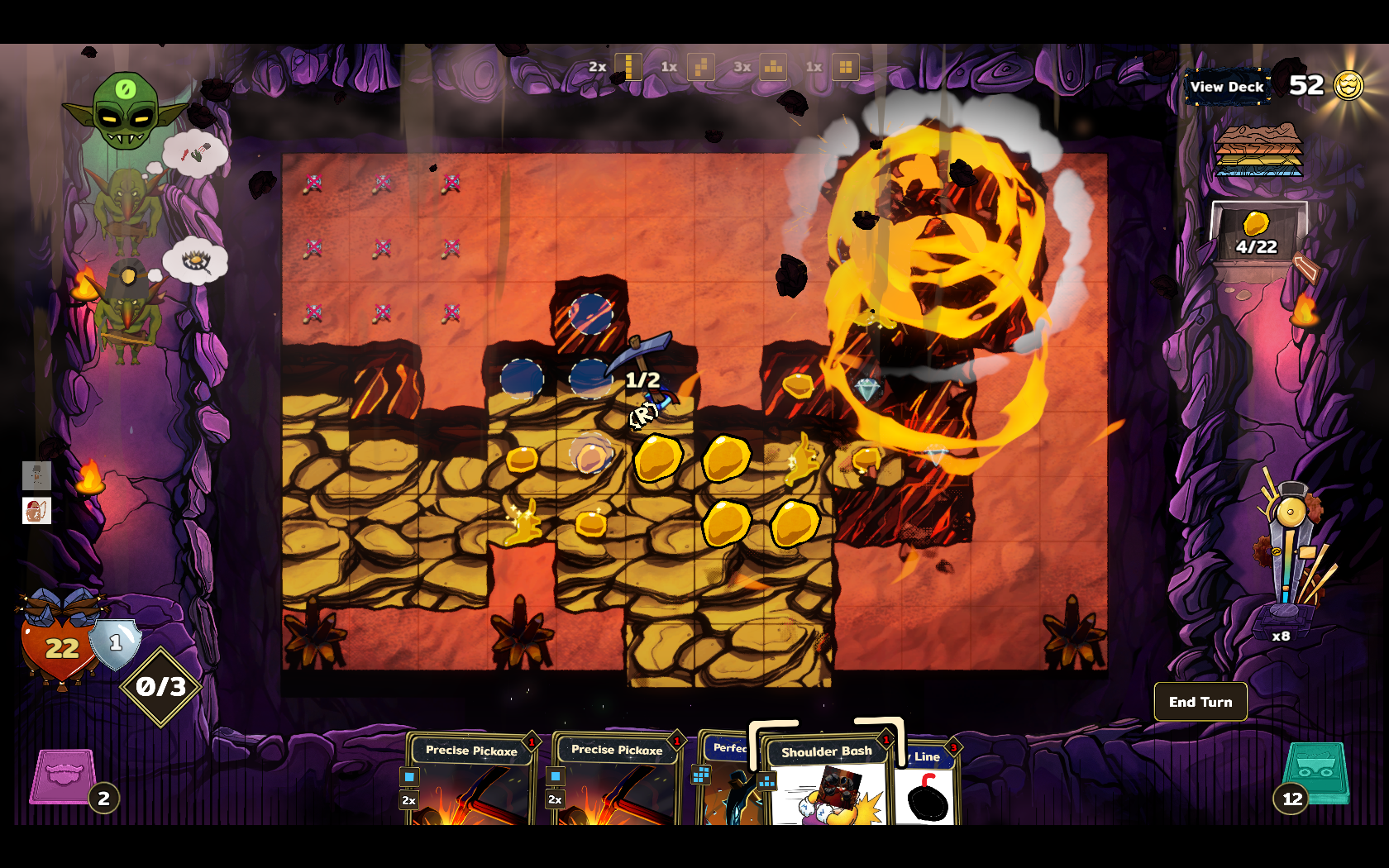
Task: Open the View Deck panel
Action: click(x=1227, y=87)
